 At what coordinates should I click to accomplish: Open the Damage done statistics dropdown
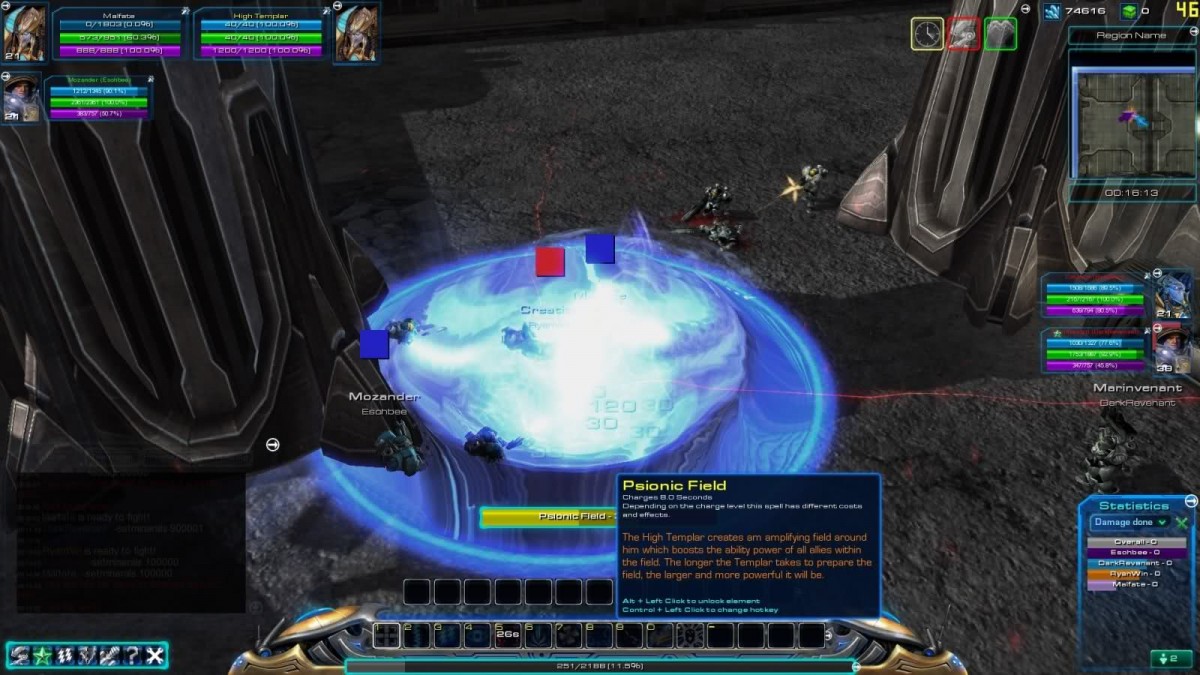pyautogui.click(x=1130, y=522)
